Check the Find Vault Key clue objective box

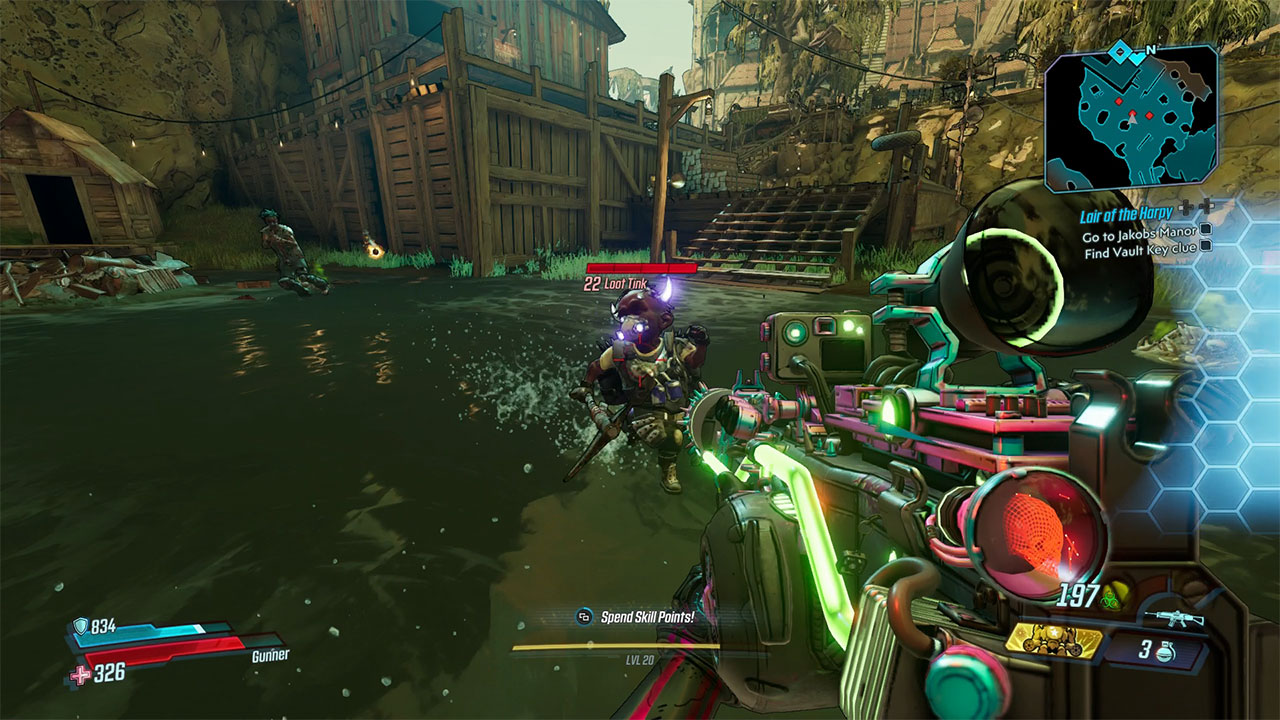tap(1206, 247)
